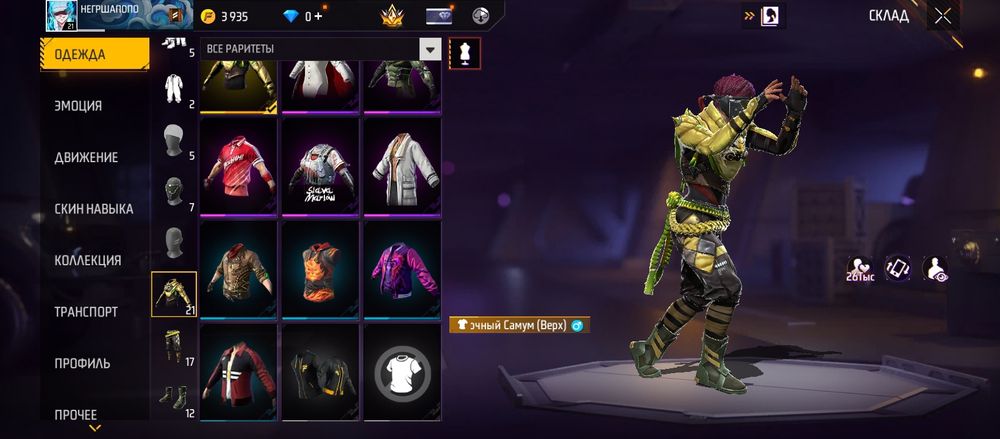Open the ТРАНСПОРТ section
The image size is (1000, 439).
click(86, 312)
